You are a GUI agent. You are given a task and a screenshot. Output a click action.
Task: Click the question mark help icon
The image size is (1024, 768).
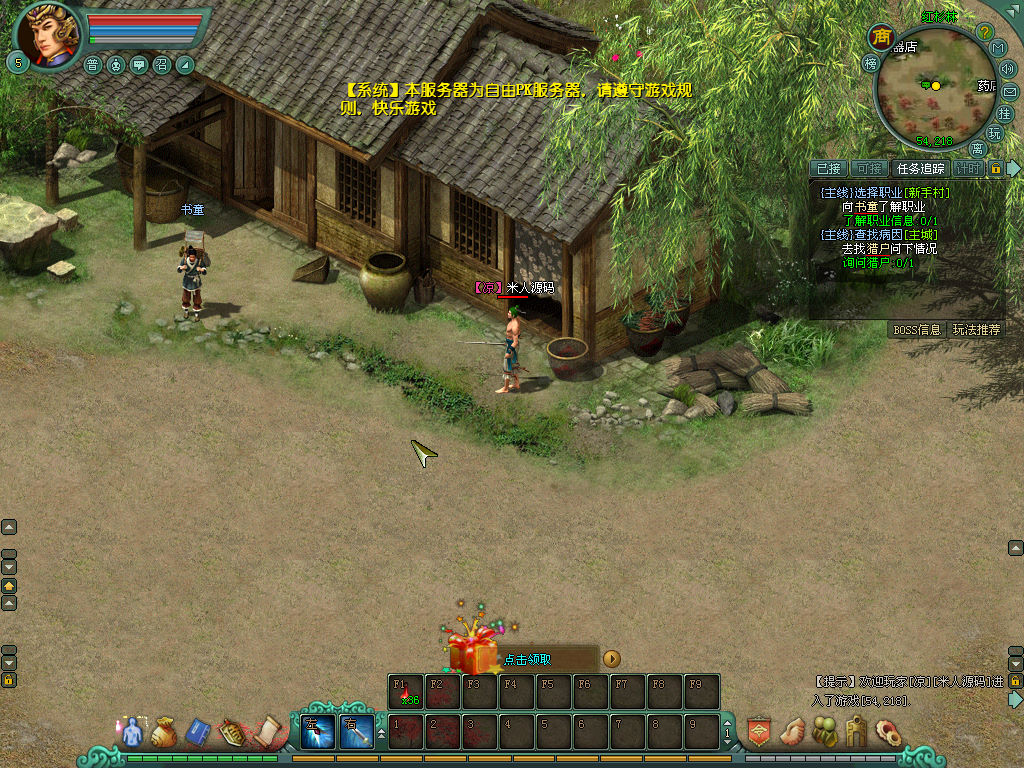pos(984,32)
